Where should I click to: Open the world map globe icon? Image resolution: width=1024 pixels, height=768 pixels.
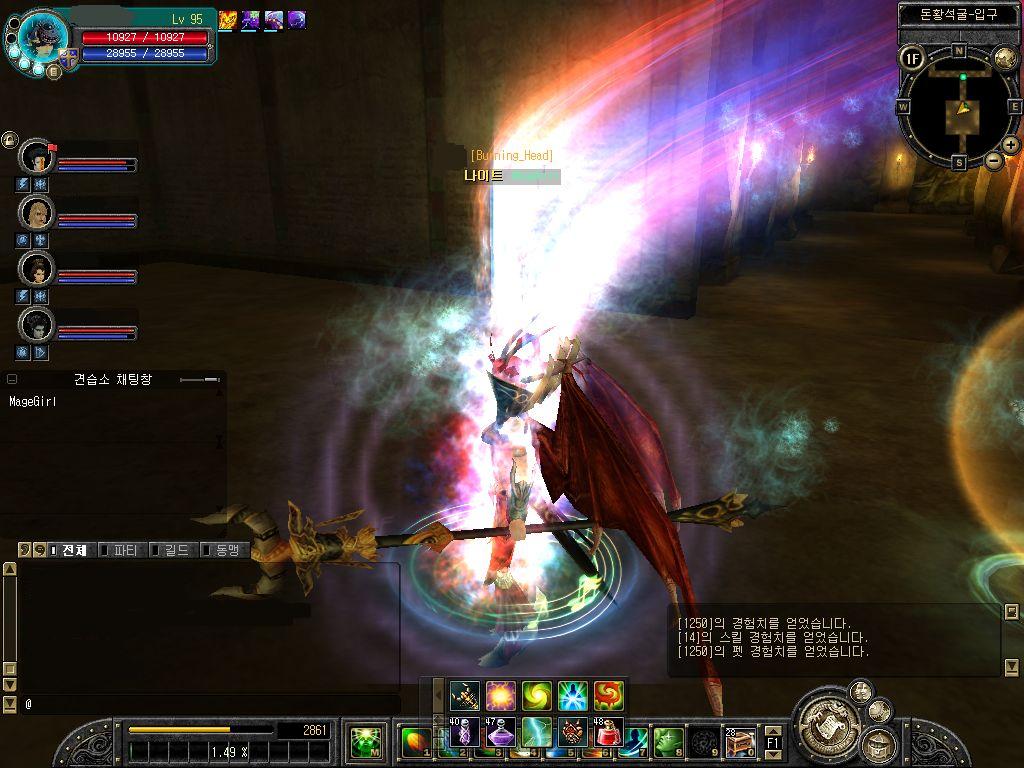(x=1005, y=58)
